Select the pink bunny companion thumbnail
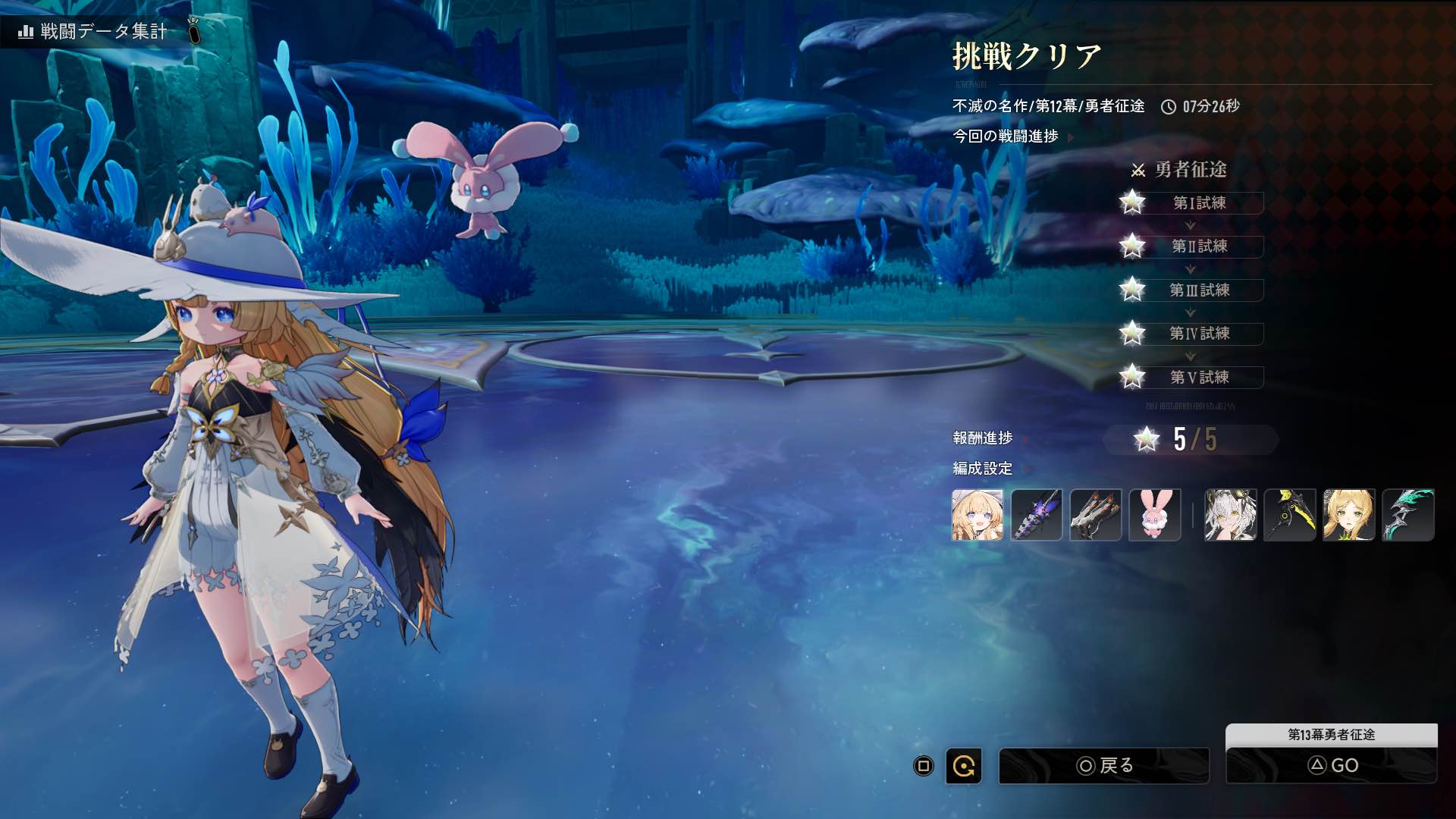The width and height of the screenshot is (1456, 819). point(1155,515)
